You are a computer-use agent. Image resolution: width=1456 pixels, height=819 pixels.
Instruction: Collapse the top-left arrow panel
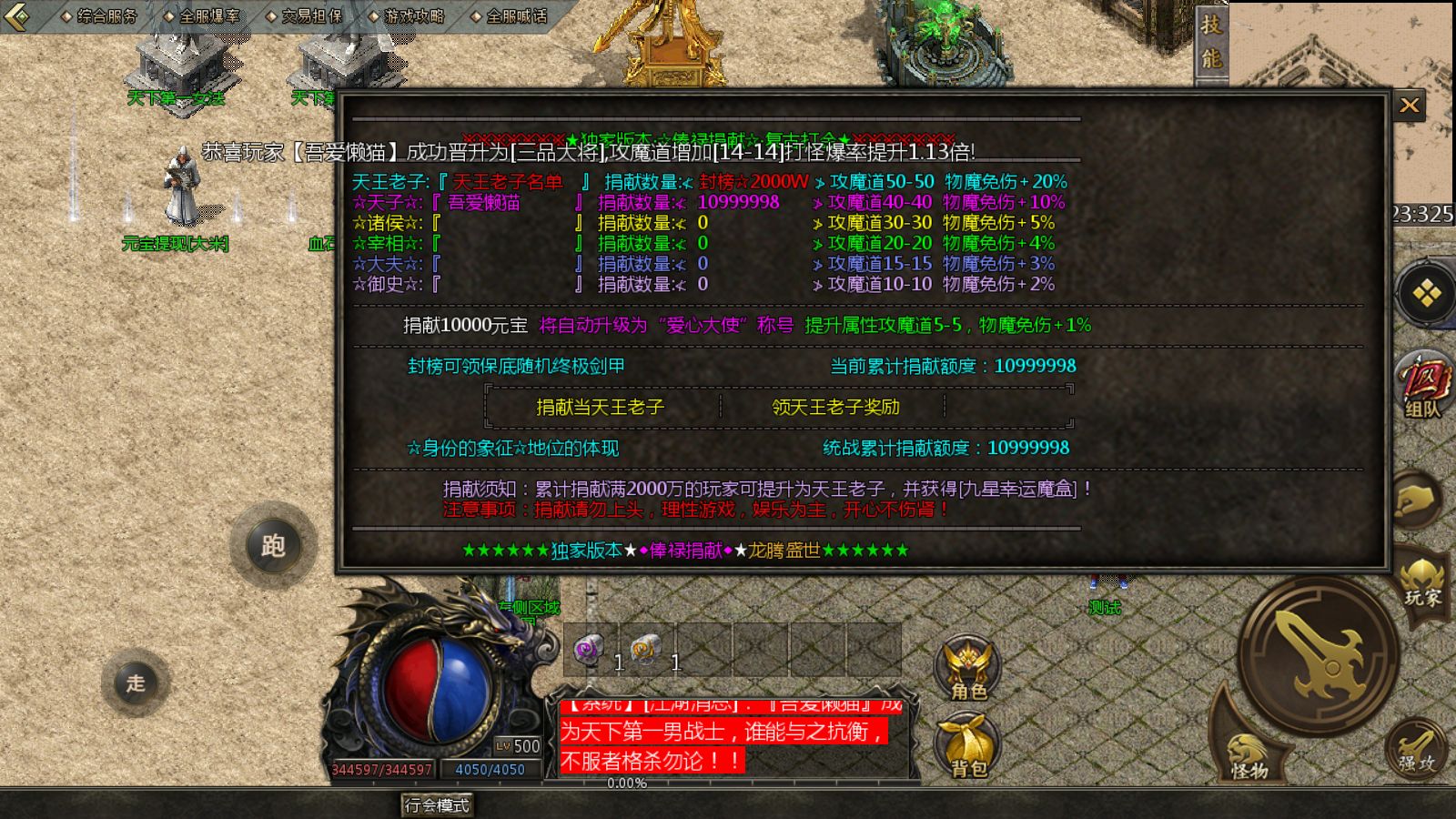(15, 15)
